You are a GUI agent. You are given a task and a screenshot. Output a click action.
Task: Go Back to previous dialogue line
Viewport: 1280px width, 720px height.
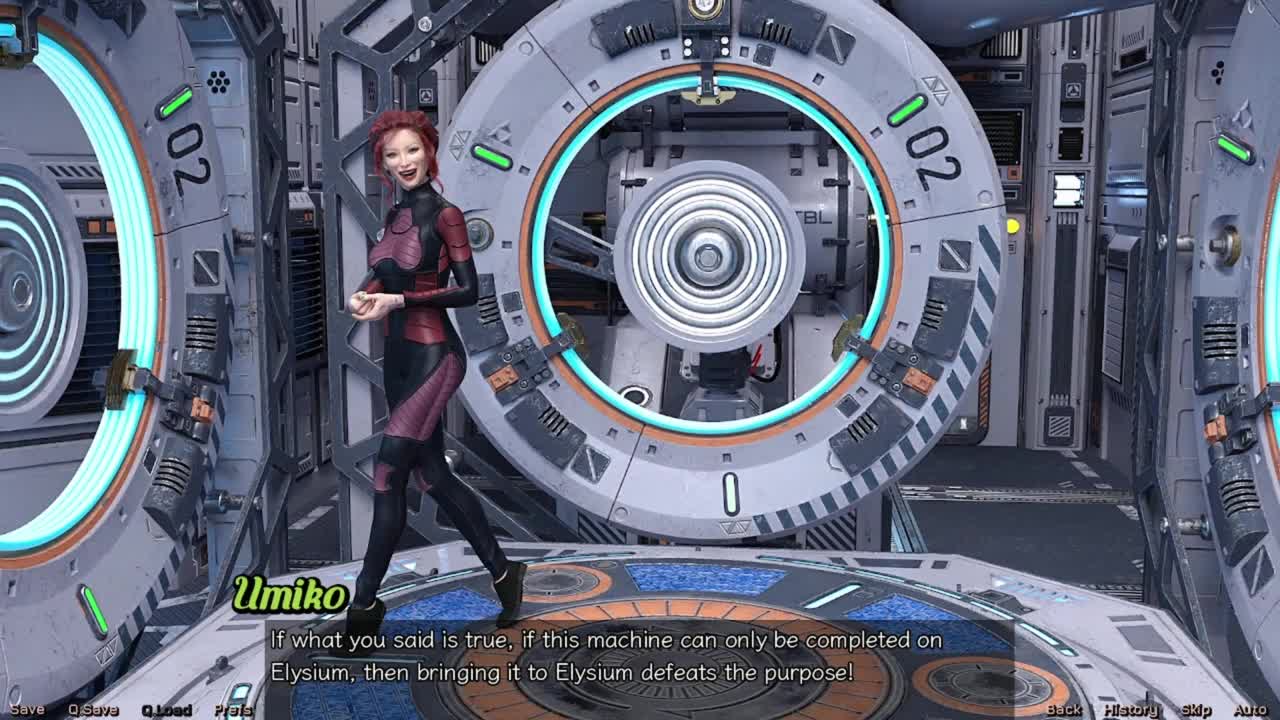pos(1064,710)
